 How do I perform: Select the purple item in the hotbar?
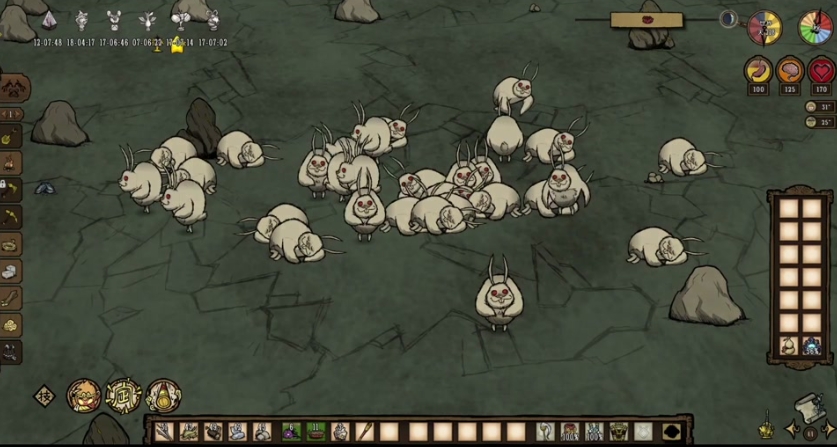[x=291, y=432]
